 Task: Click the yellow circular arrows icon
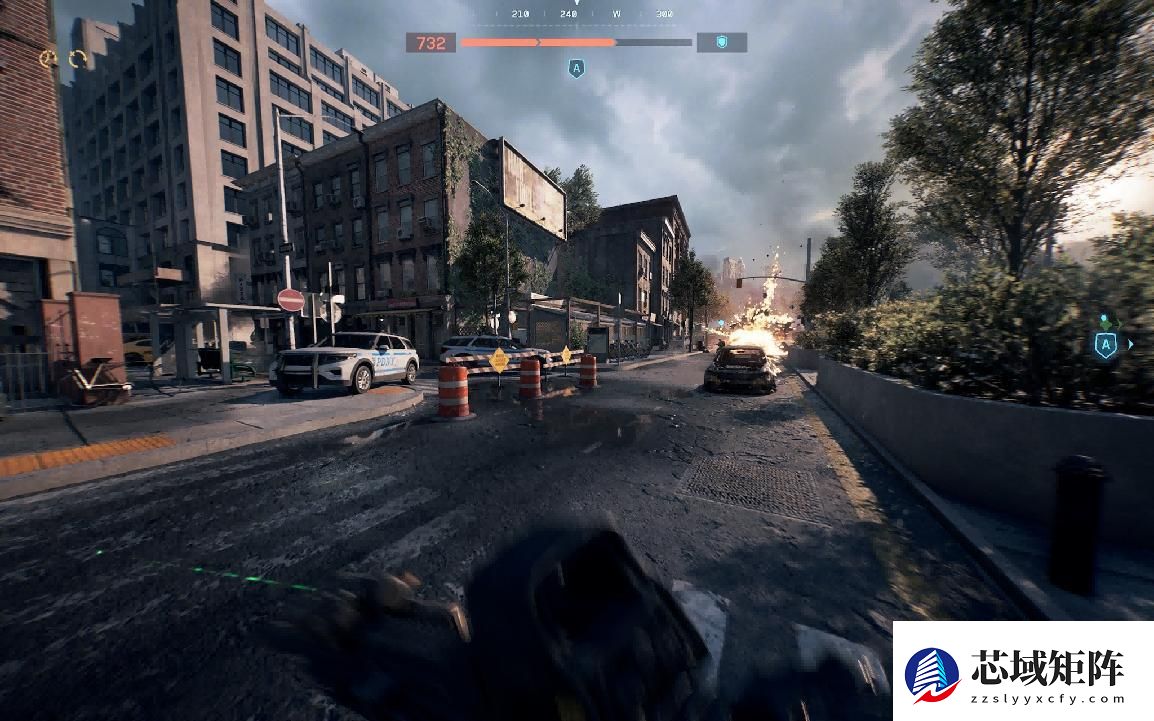(78, 60)
